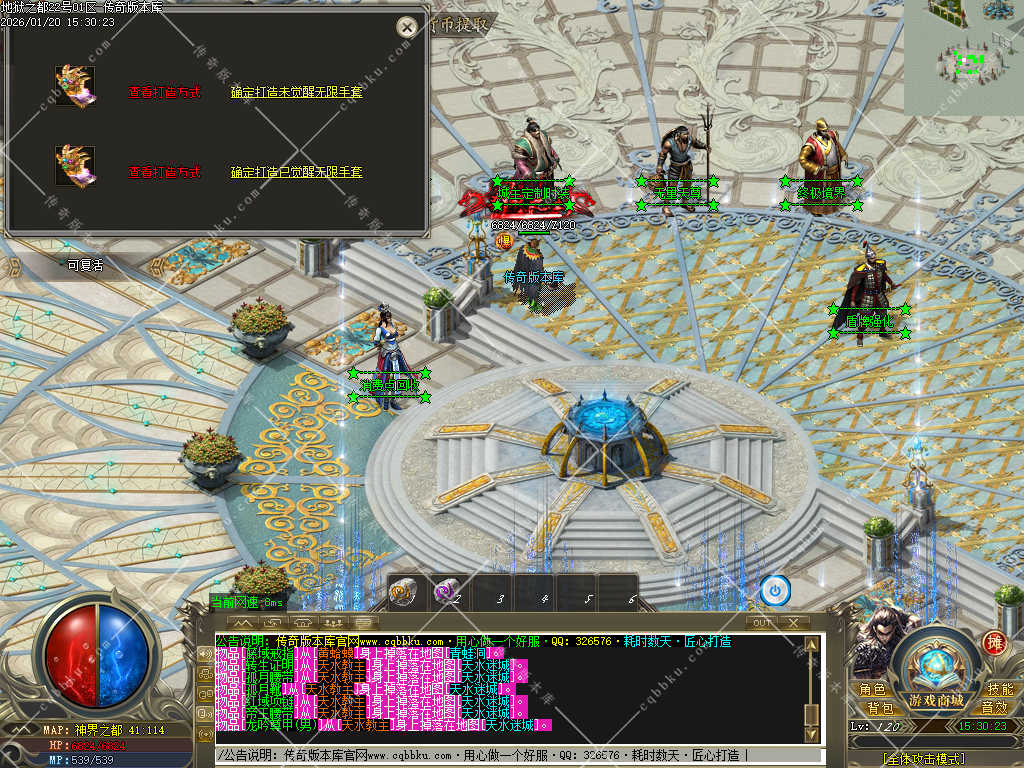Screen dimensions: 1024x768
Task: Click the OUT button above chat
Action: 762,622
